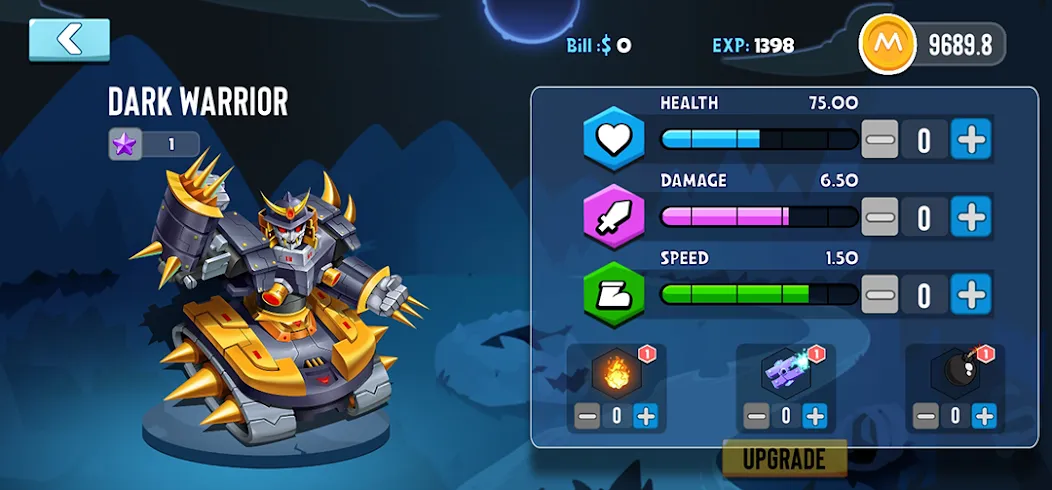Select the fireball skill icon
Image resolution: width=1052 pixels, height=490 pixels.
615,374
